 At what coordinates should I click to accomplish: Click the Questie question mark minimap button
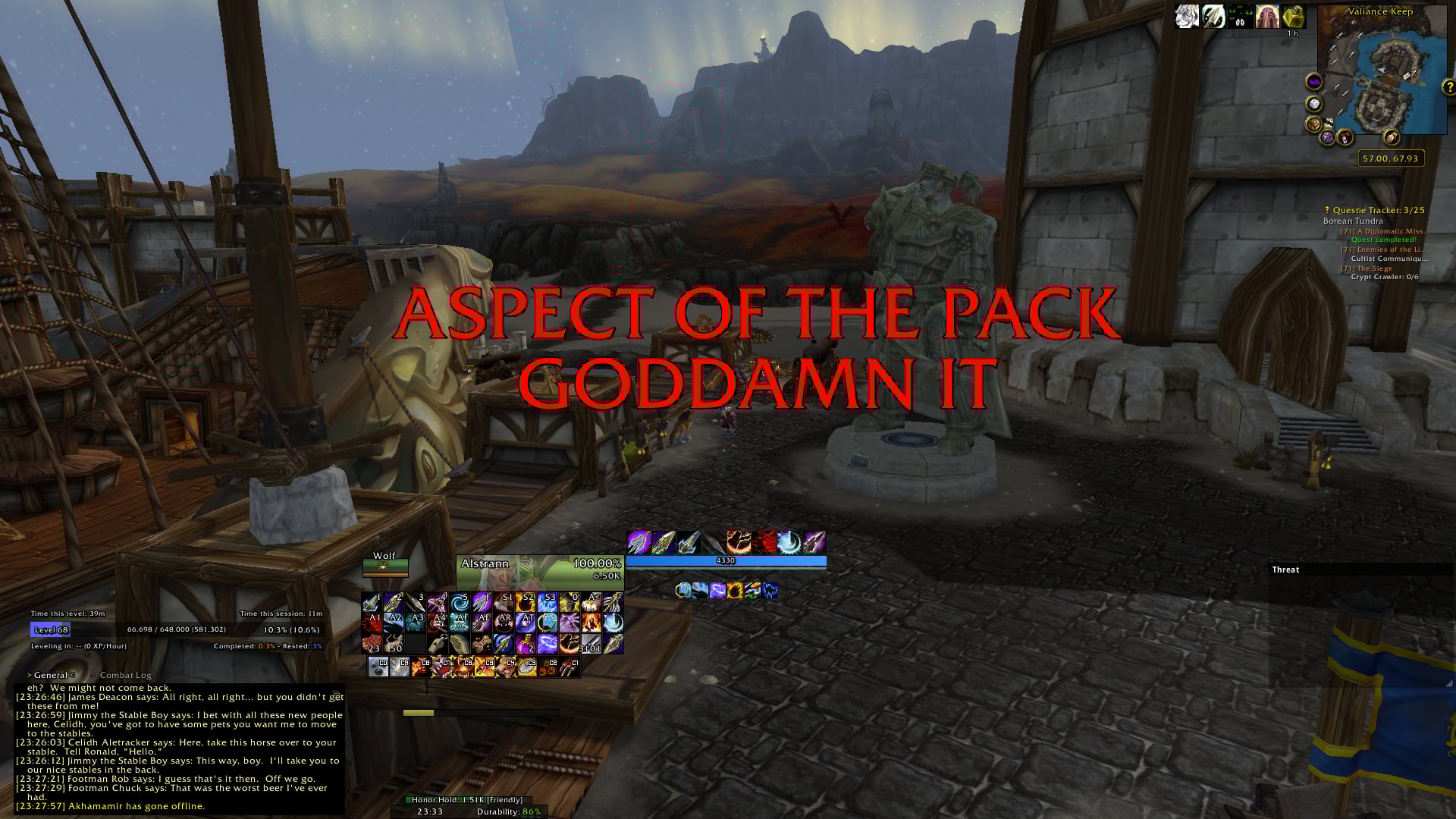click(1448, 86)
